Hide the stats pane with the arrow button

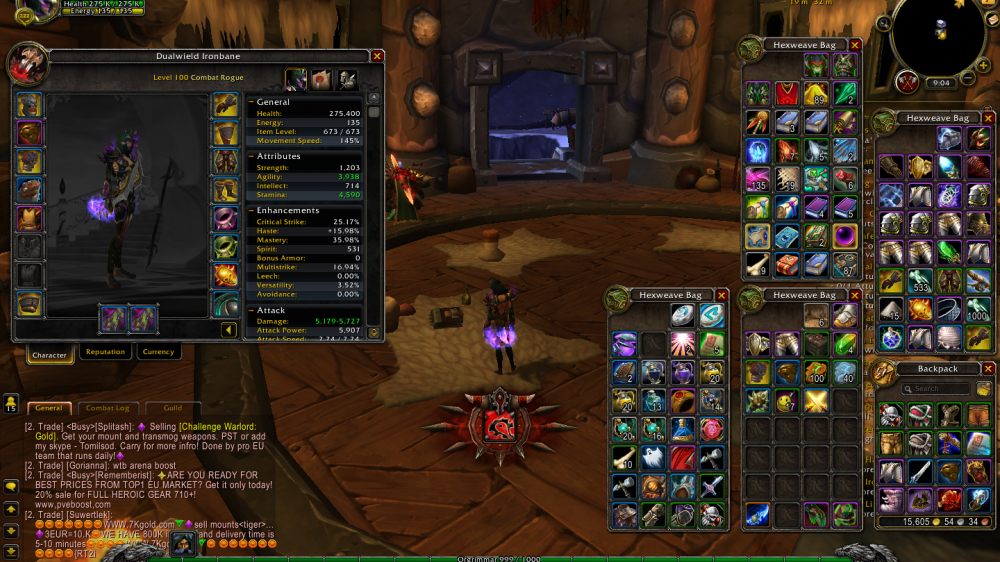click(x=229, y=330)
